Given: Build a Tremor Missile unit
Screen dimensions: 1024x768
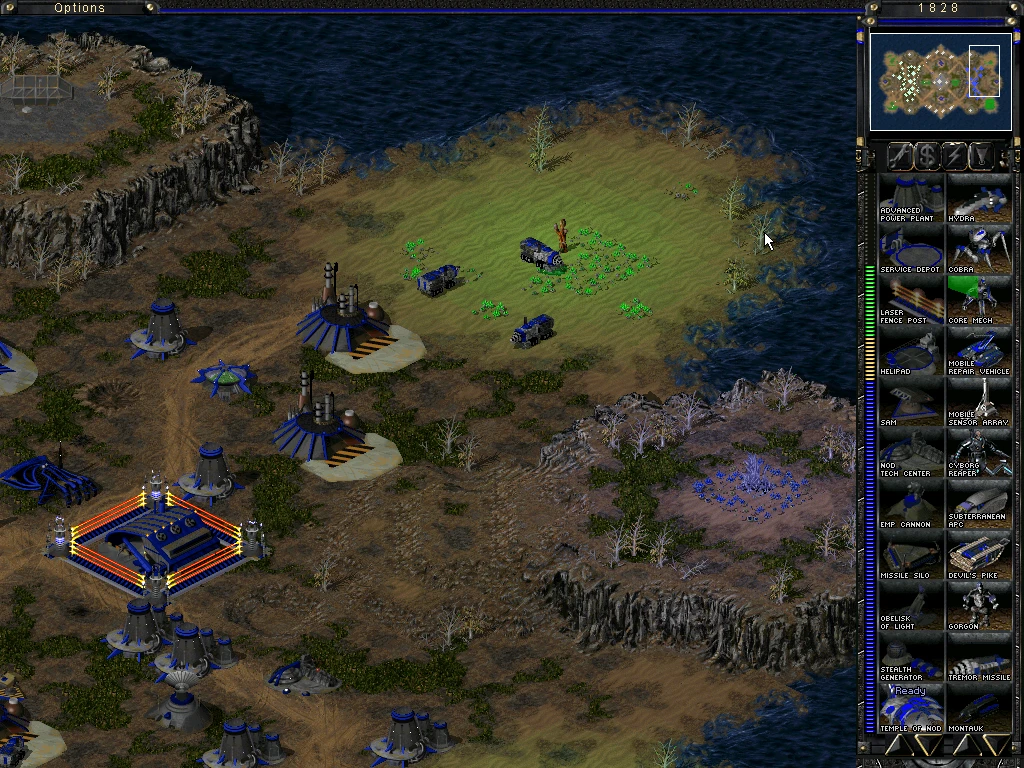Looking at the screenshot, I should click(x=979, y=658).
